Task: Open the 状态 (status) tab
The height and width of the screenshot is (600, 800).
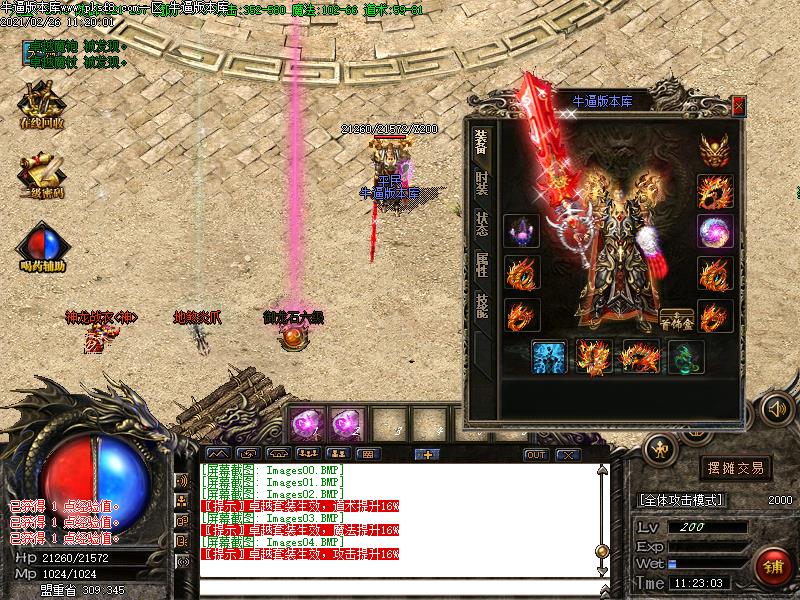Action: tap(481, 225)
